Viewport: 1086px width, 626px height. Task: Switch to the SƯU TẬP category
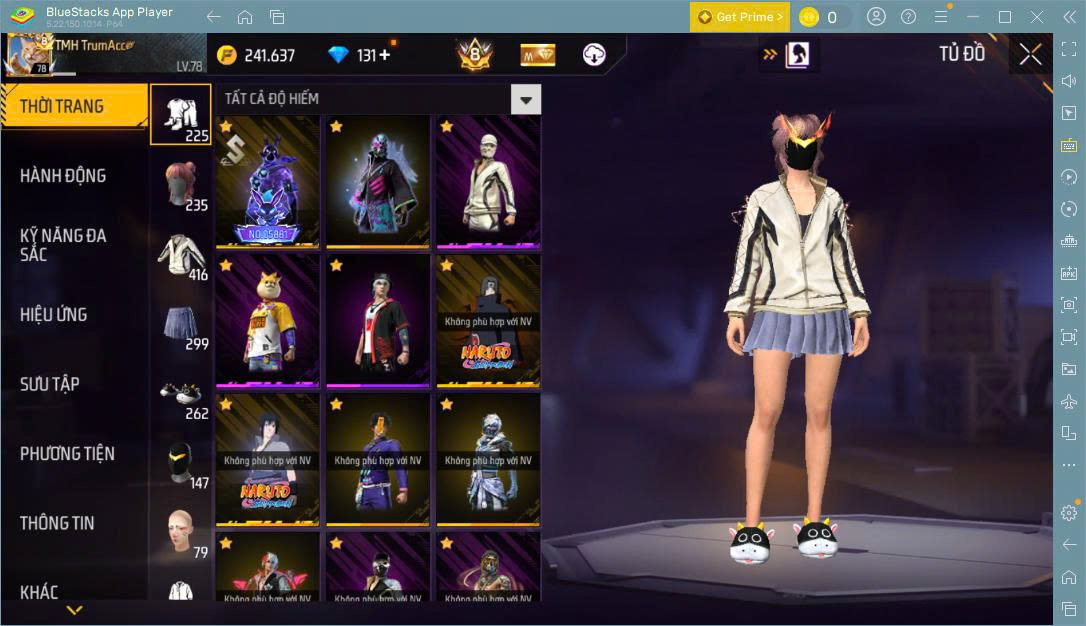tap(50, 384)
